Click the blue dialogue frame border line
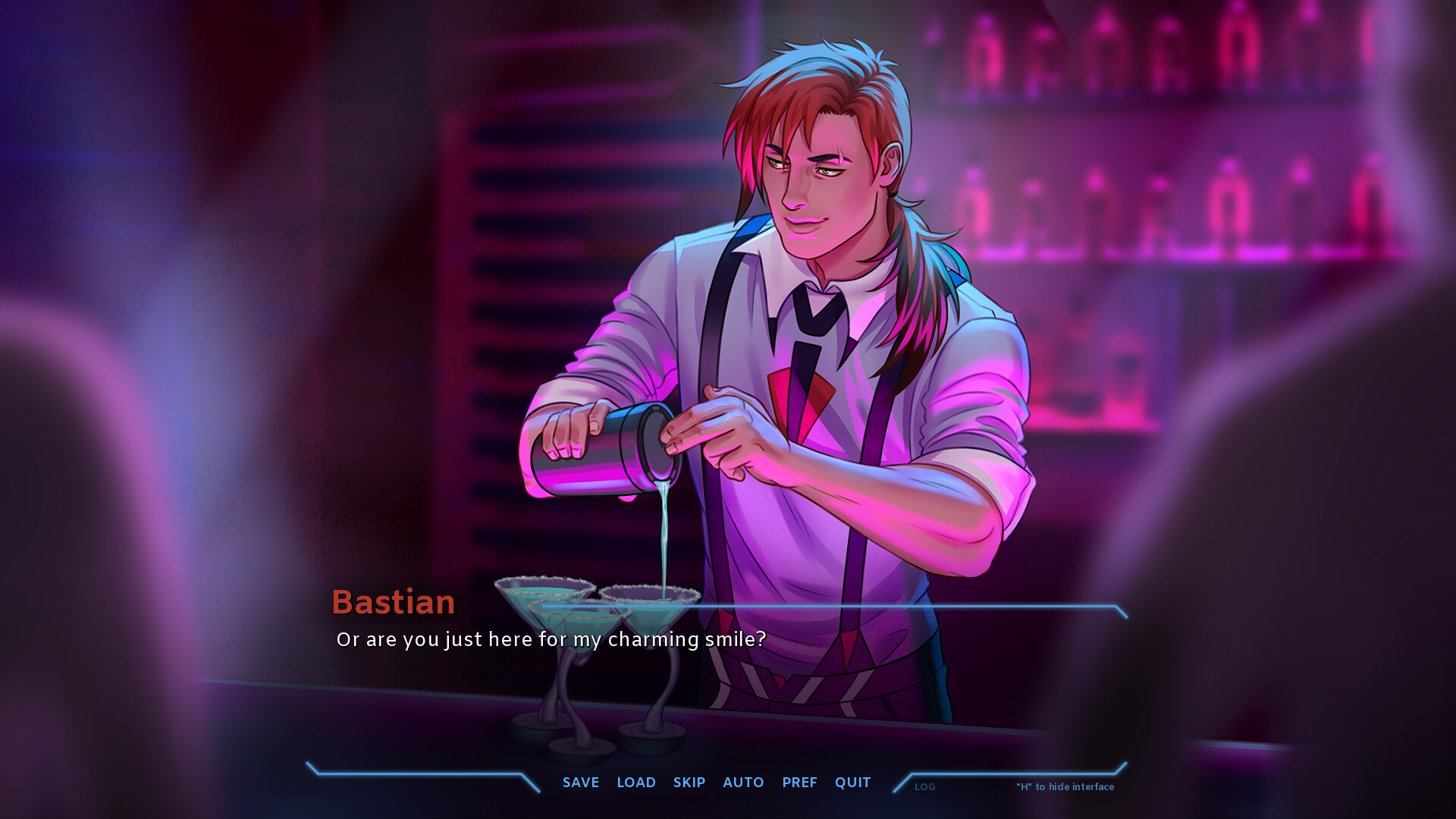1456x819 pixels. pyautogui.click(x=986, y=607)
